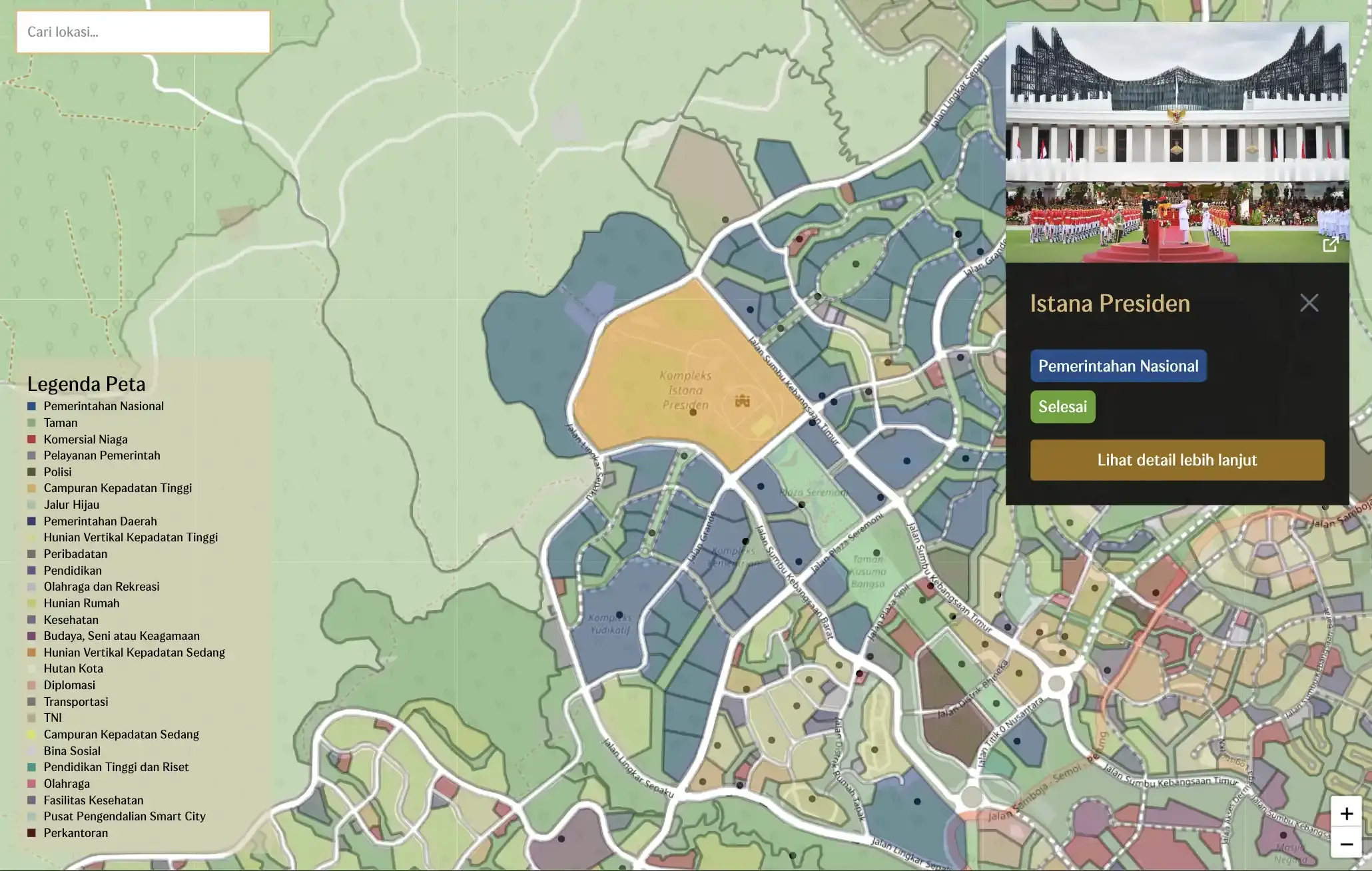The width and height of the screenshot is (1372, 871).
Task: View the Istana Presiden palace photo
Action: [x=1177, y=143]
